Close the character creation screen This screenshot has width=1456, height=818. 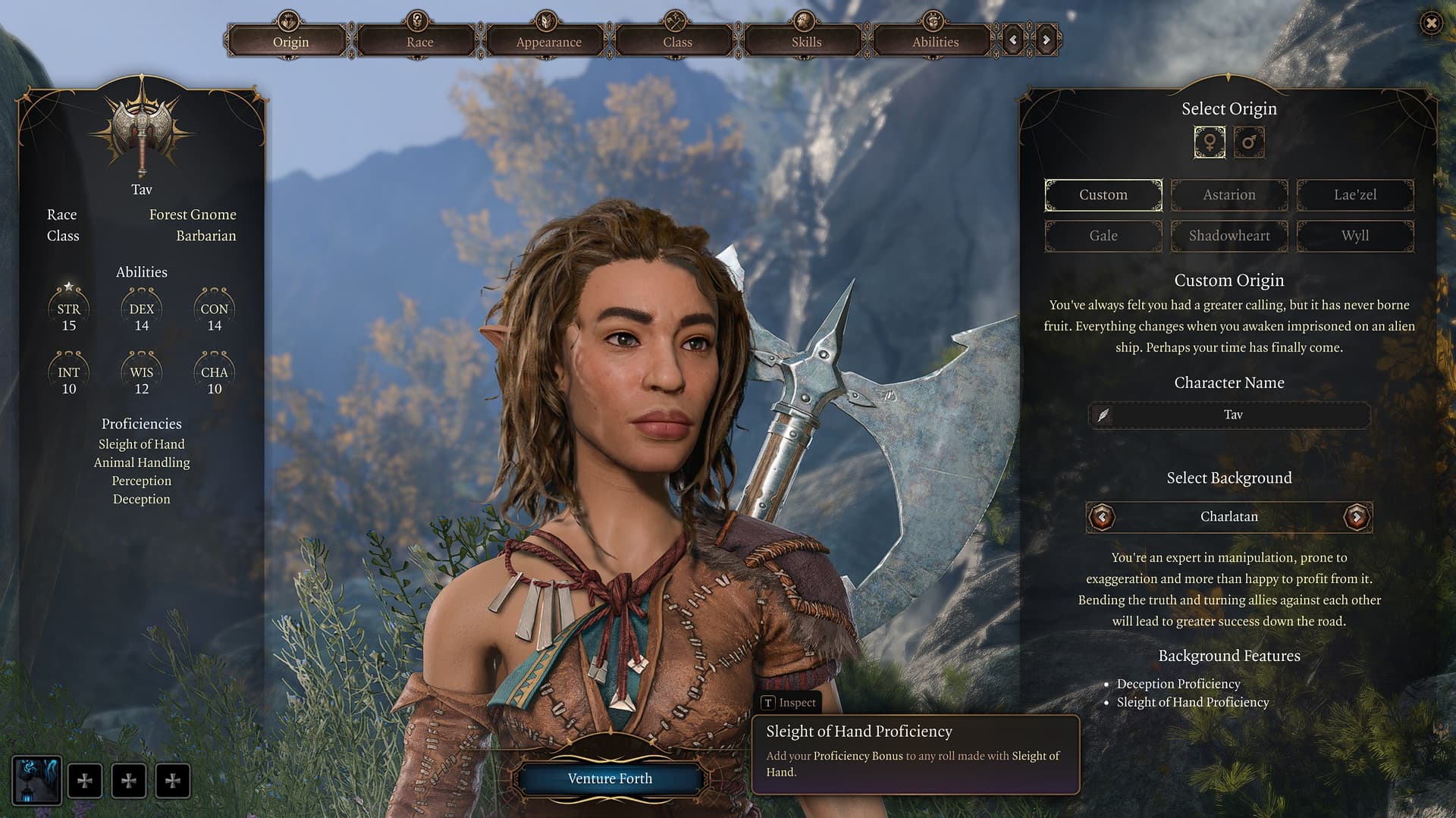(1431, 24)
